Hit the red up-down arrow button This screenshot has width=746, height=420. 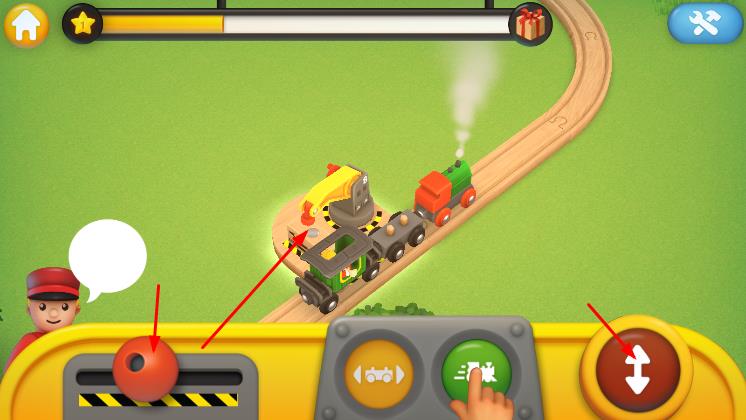pyautogui.click(x=637, y=370)
